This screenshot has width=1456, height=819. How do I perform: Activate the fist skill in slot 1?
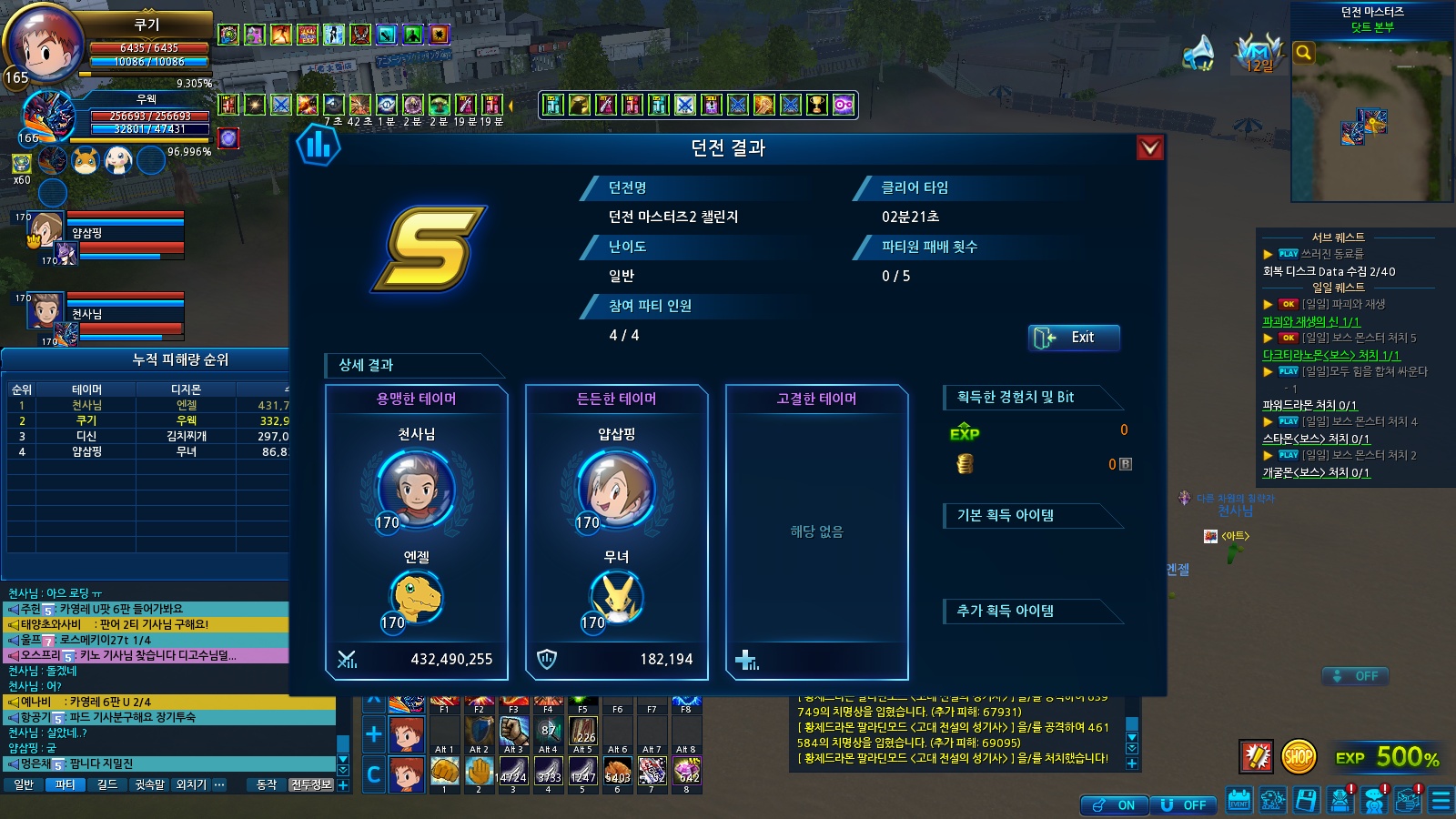click(x=444, y=772)
